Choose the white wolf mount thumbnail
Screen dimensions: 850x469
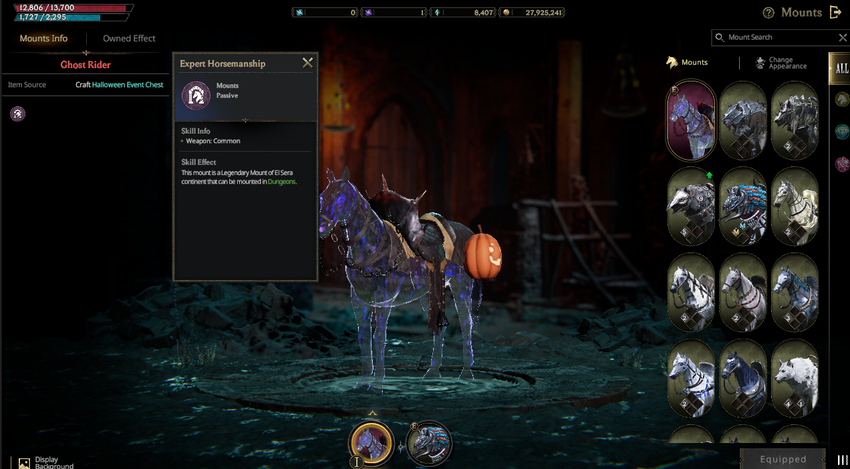coord(796,380)
